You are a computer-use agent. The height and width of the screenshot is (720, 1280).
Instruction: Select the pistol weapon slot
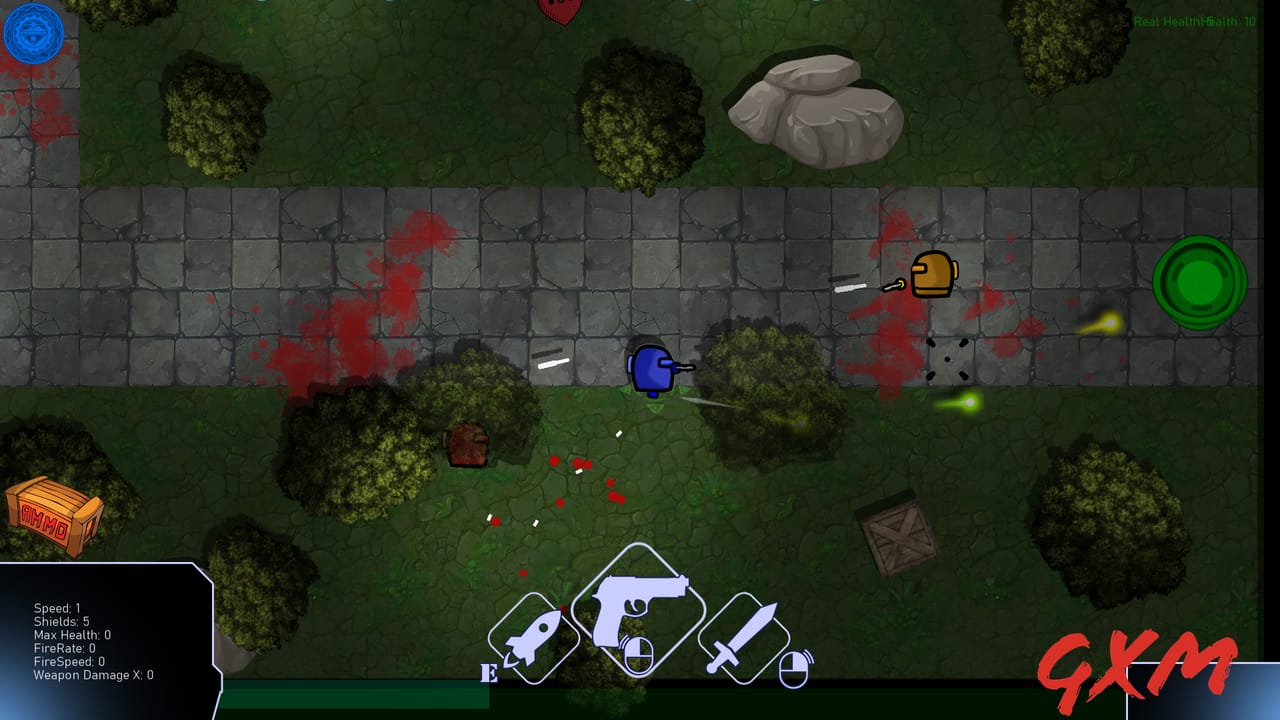(638, 611)
